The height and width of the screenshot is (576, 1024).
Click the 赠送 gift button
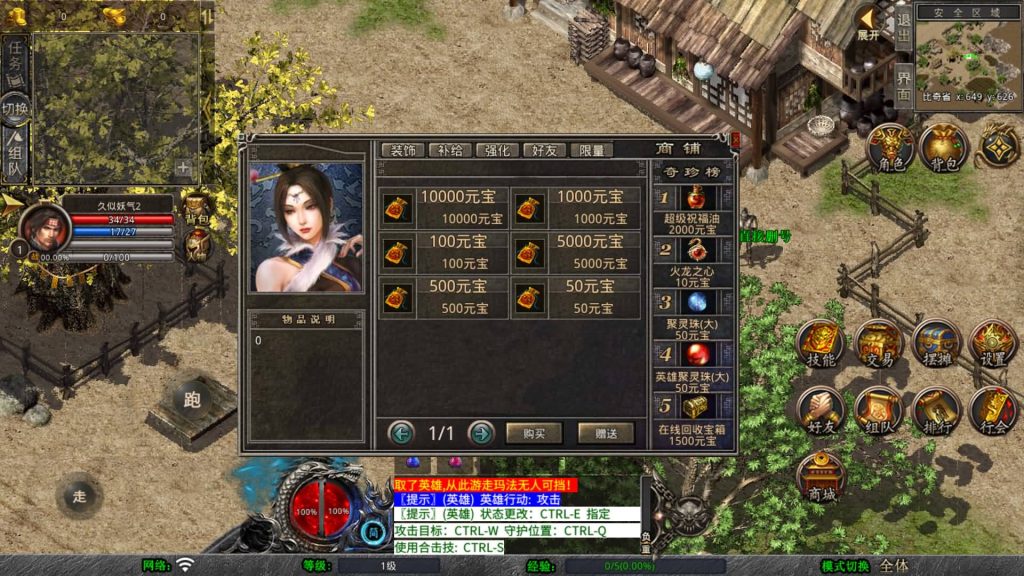(x=605, y=433)
